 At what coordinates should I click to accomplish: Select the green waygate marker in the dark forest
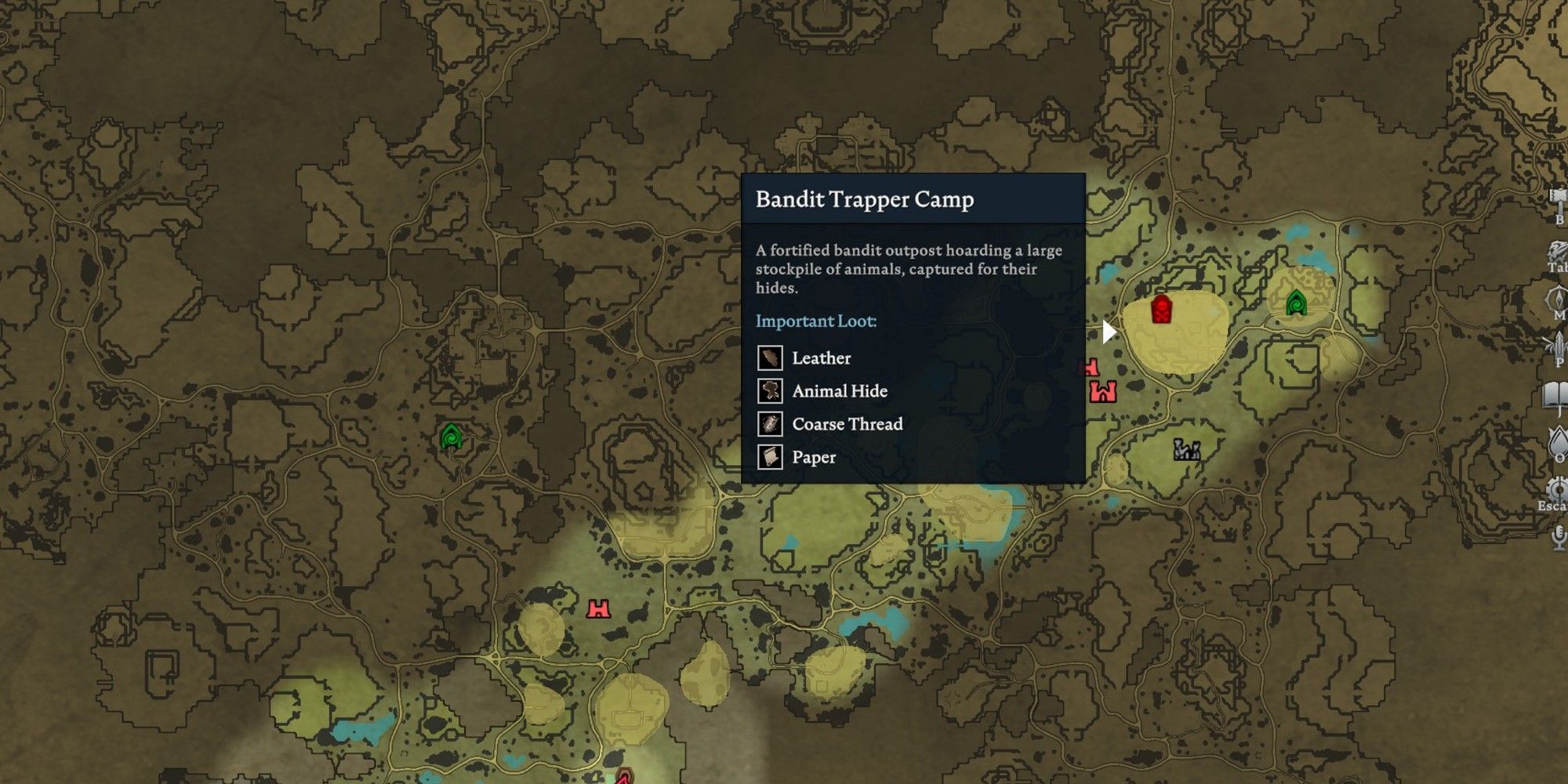451,437
